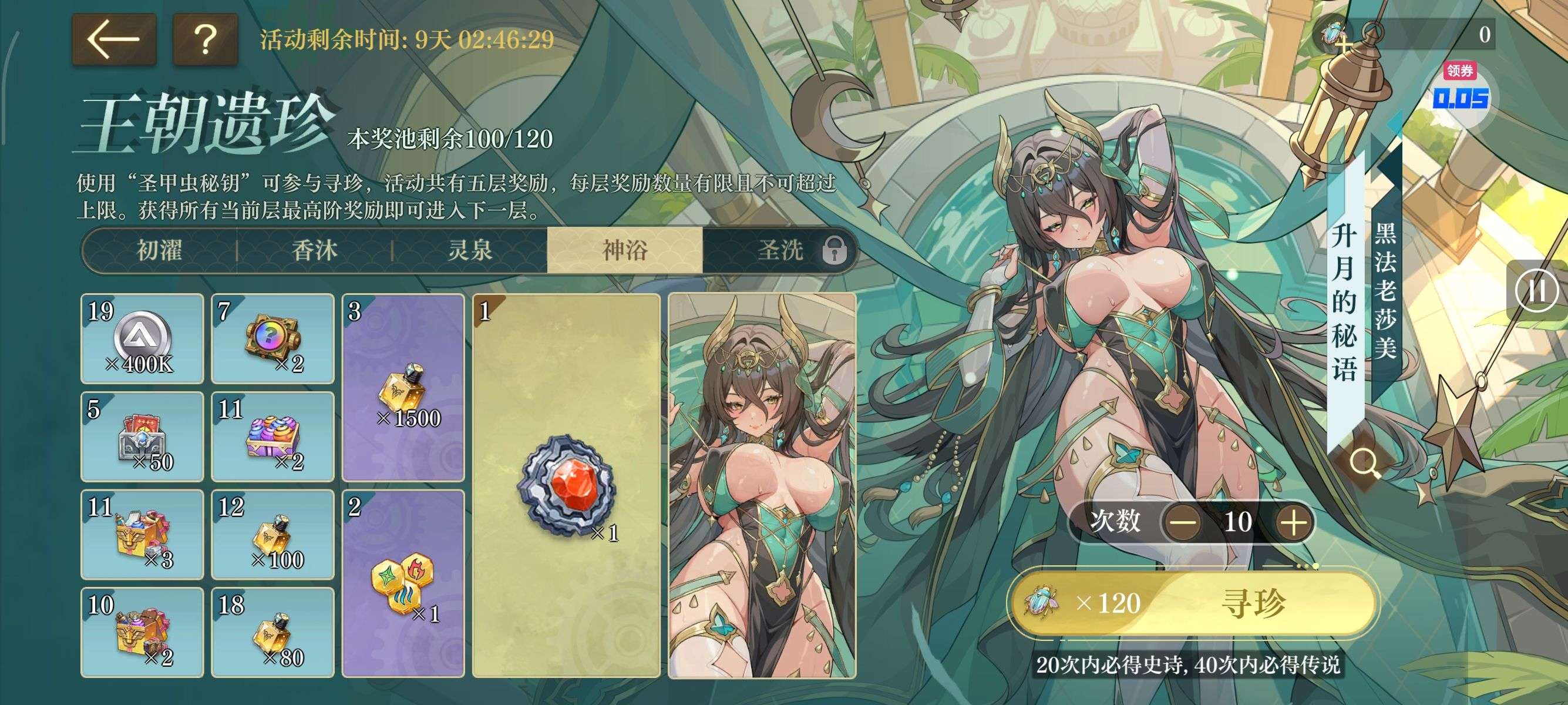Switch to the 香沐 tier tab

coord(315,250)
